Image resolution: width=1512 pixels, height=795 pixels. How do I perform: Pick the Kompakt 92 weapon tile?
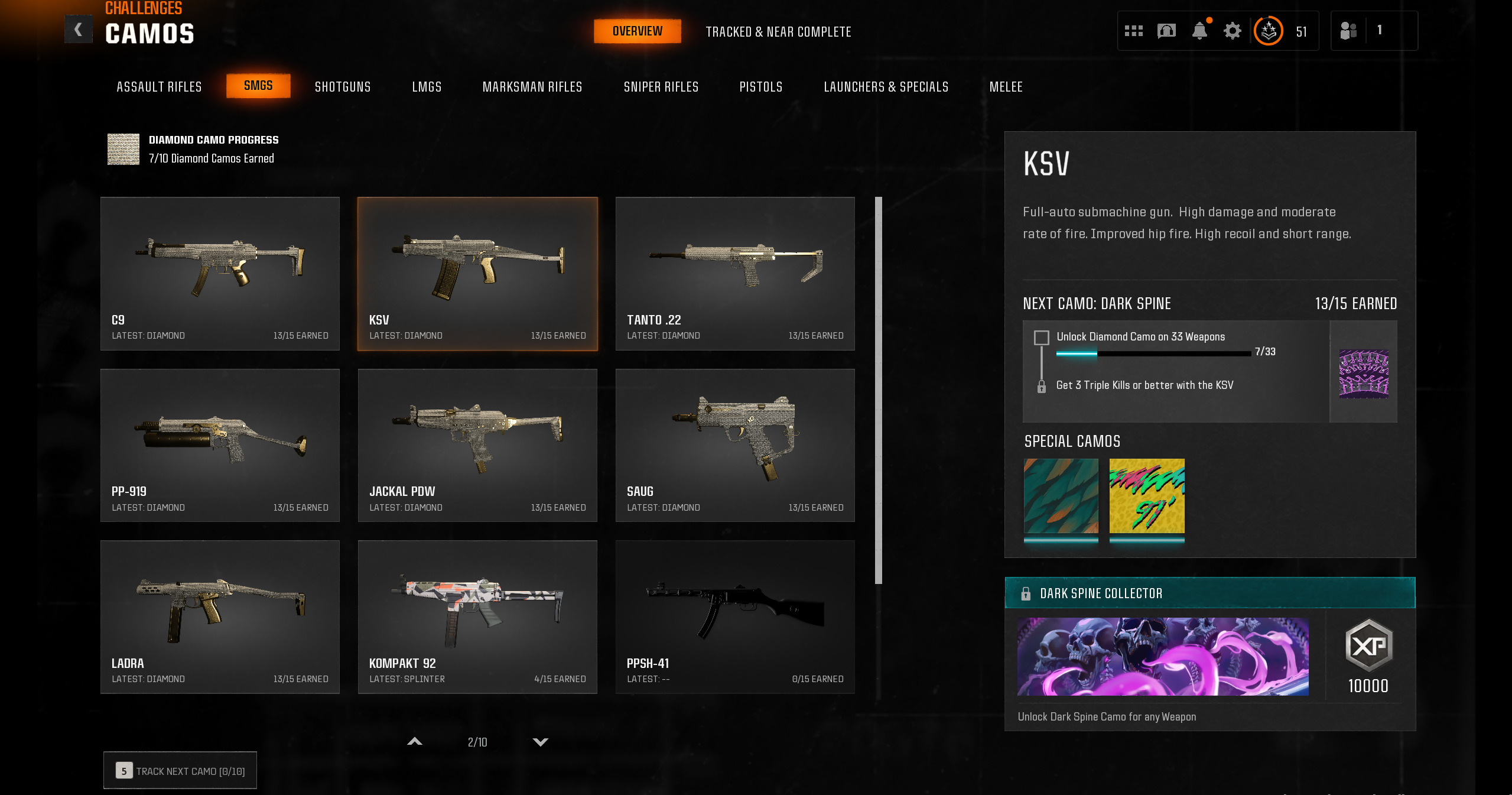click(x=477, y=616)
